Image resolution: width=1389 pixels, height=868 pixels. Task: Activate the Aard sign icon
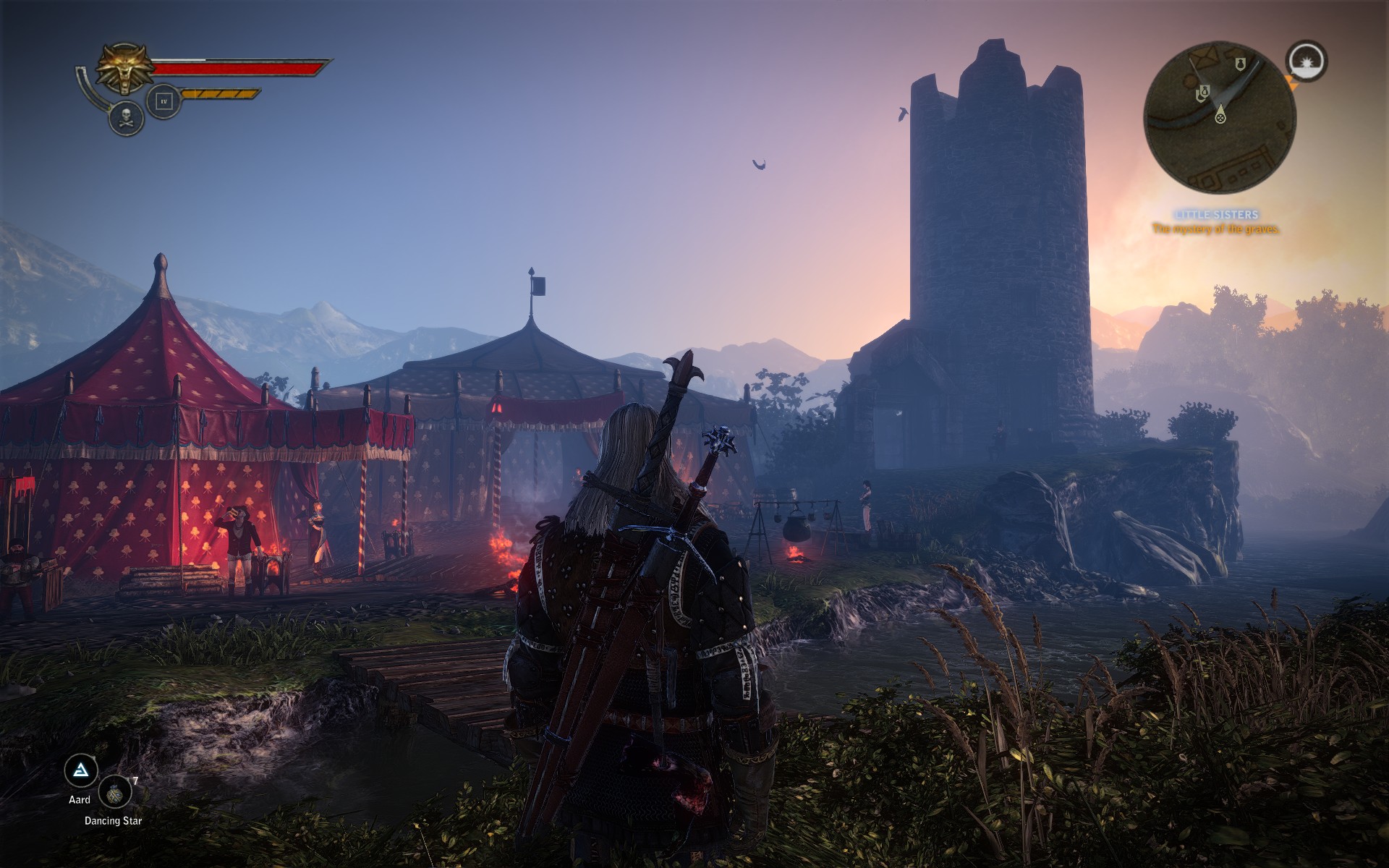[81, 771]
